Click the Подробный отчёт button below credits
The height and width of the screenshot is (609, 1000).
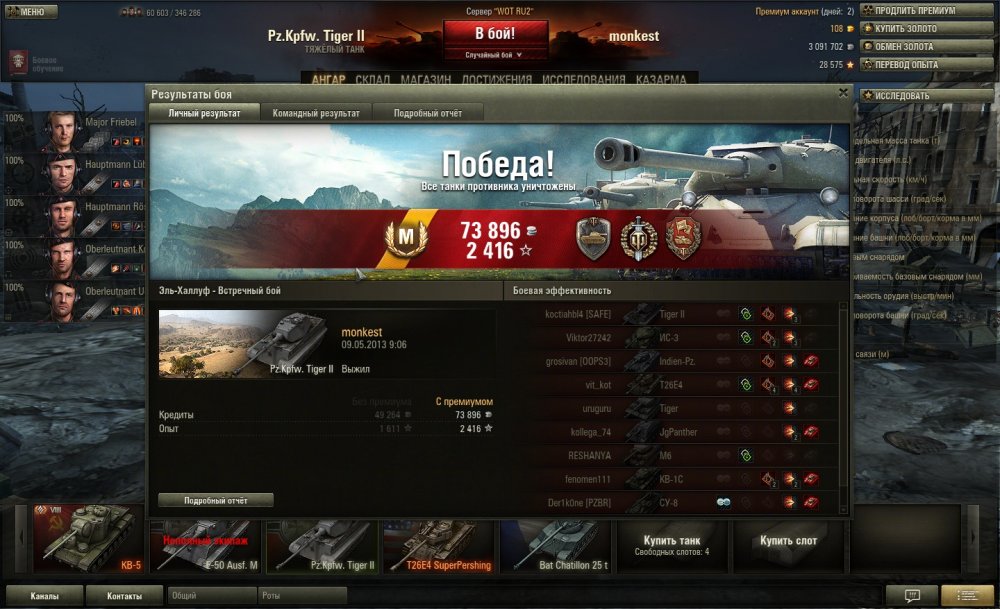pyautogui.click(x=215, y=500)
